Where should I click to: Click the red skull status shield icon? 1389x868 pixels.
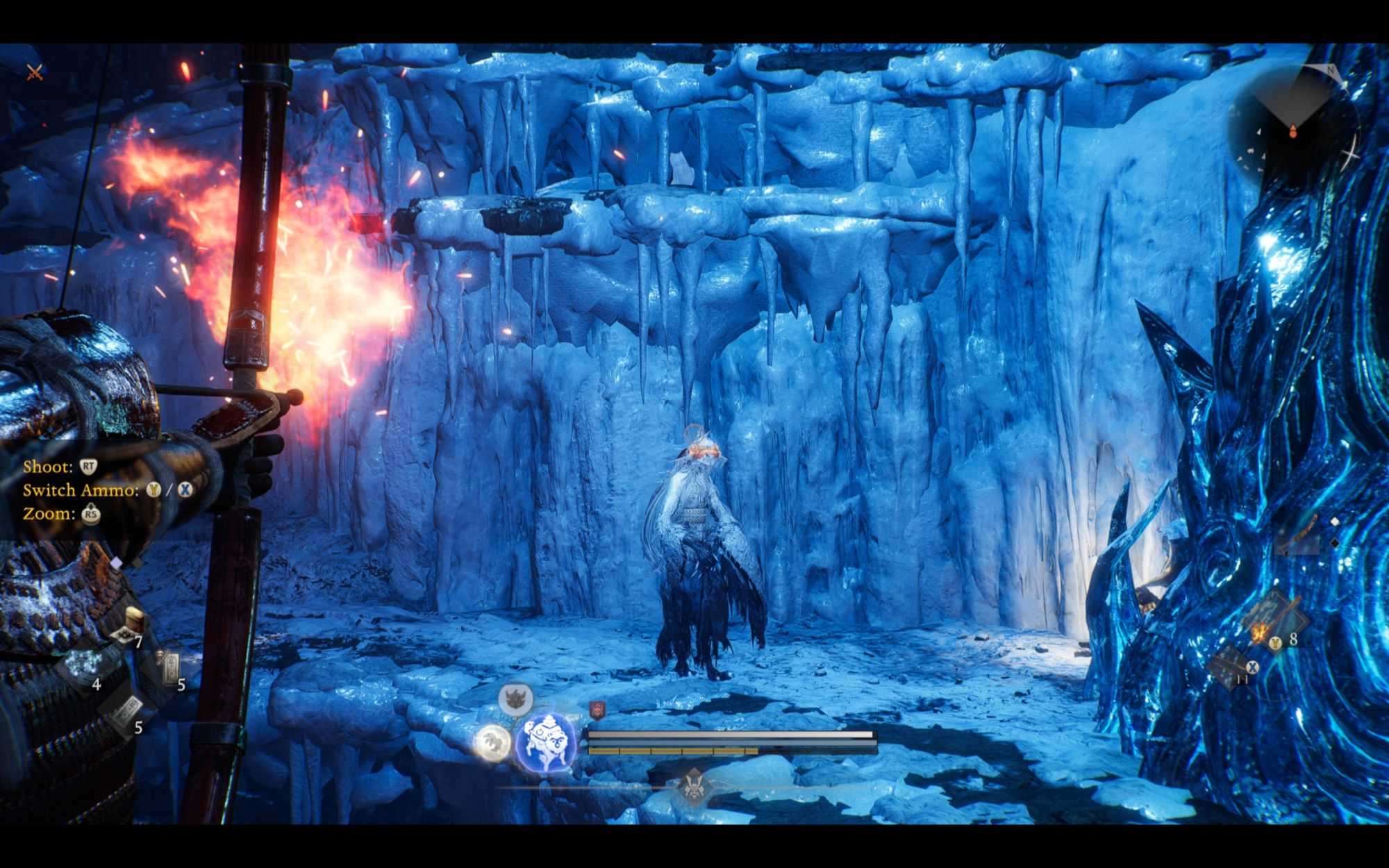coord(597,710)
